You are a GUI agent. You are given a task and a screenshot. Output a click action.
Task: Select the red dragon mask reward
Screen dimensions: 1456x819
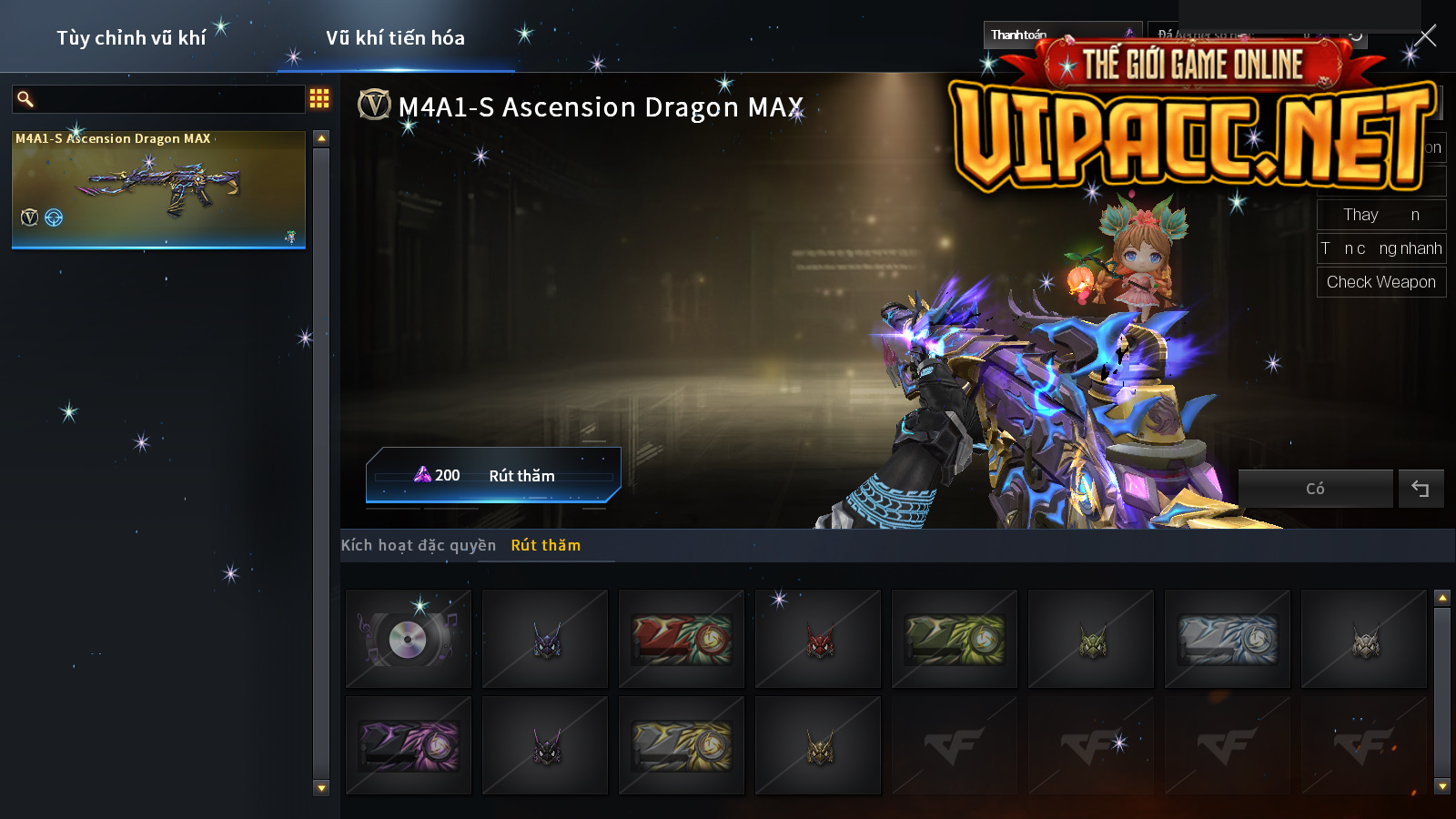818,639
